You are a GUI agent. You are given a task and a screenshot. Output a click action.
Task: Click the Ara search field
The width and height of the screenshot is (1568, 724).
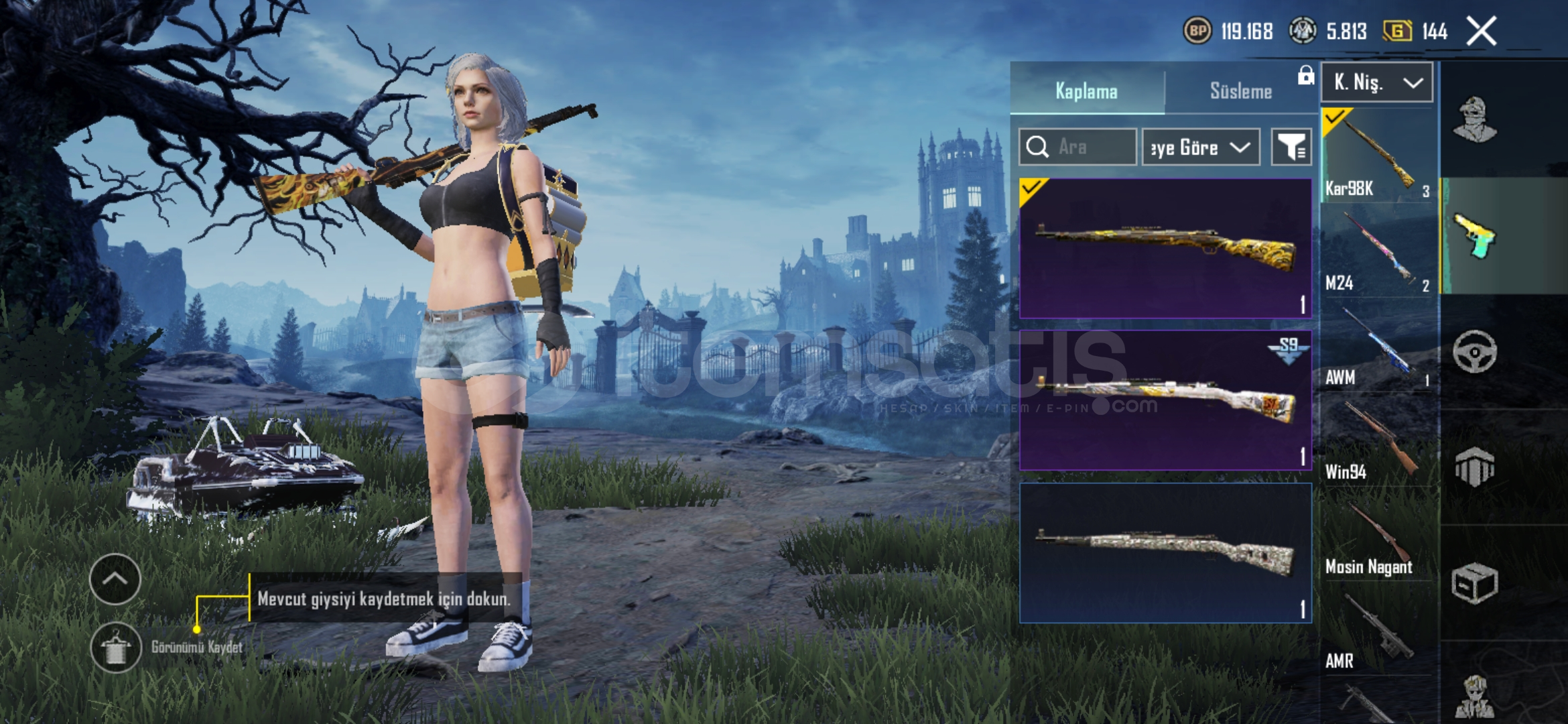1077,147
